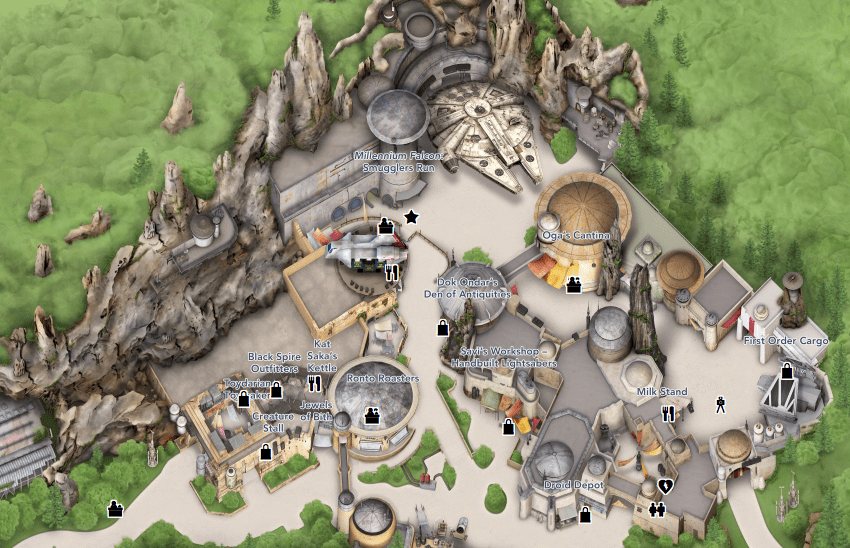Viewport: 850px width, 548px height.
Task: Pick the Toydarian Toymaker shopping bag marker
Action: click(243, 400)
